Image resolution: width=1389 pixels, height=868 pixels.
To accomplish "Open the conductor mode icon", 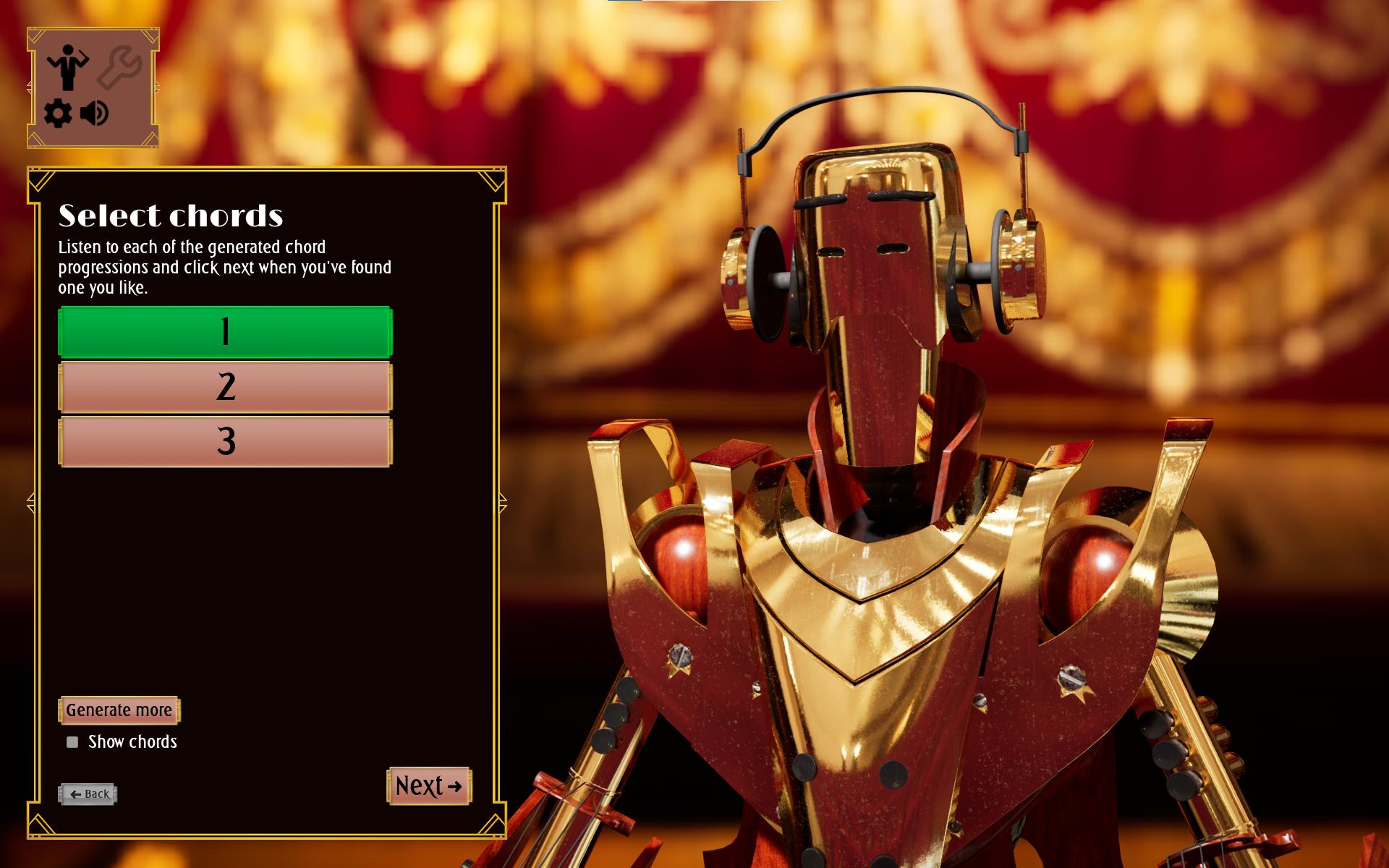I will pyautogui.click(x=68, y=67).
